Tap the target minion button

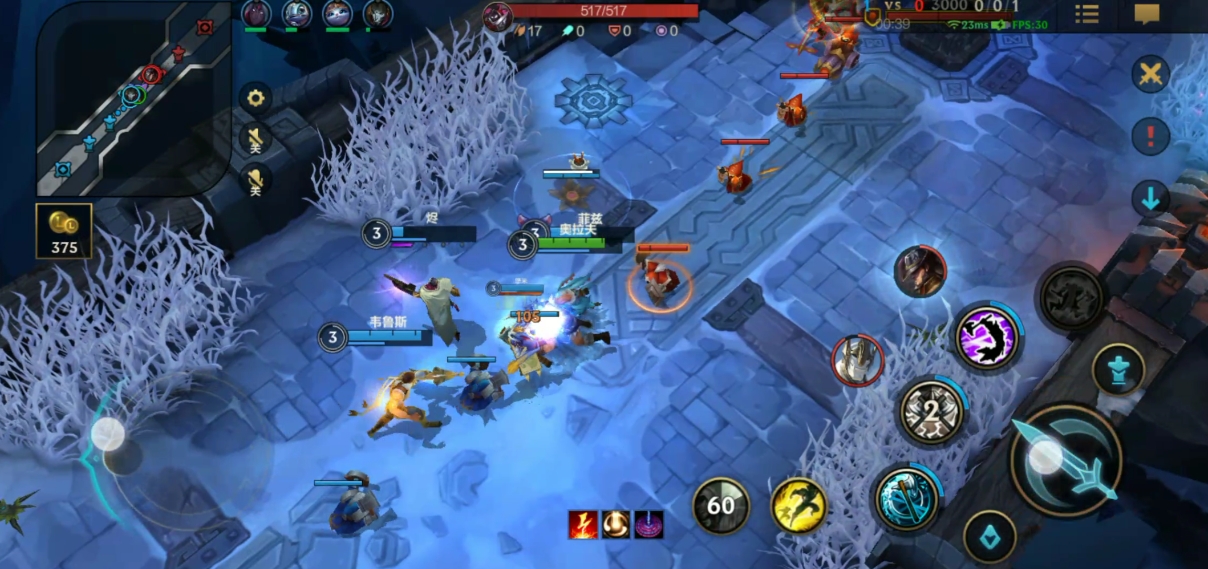(990, 537)
